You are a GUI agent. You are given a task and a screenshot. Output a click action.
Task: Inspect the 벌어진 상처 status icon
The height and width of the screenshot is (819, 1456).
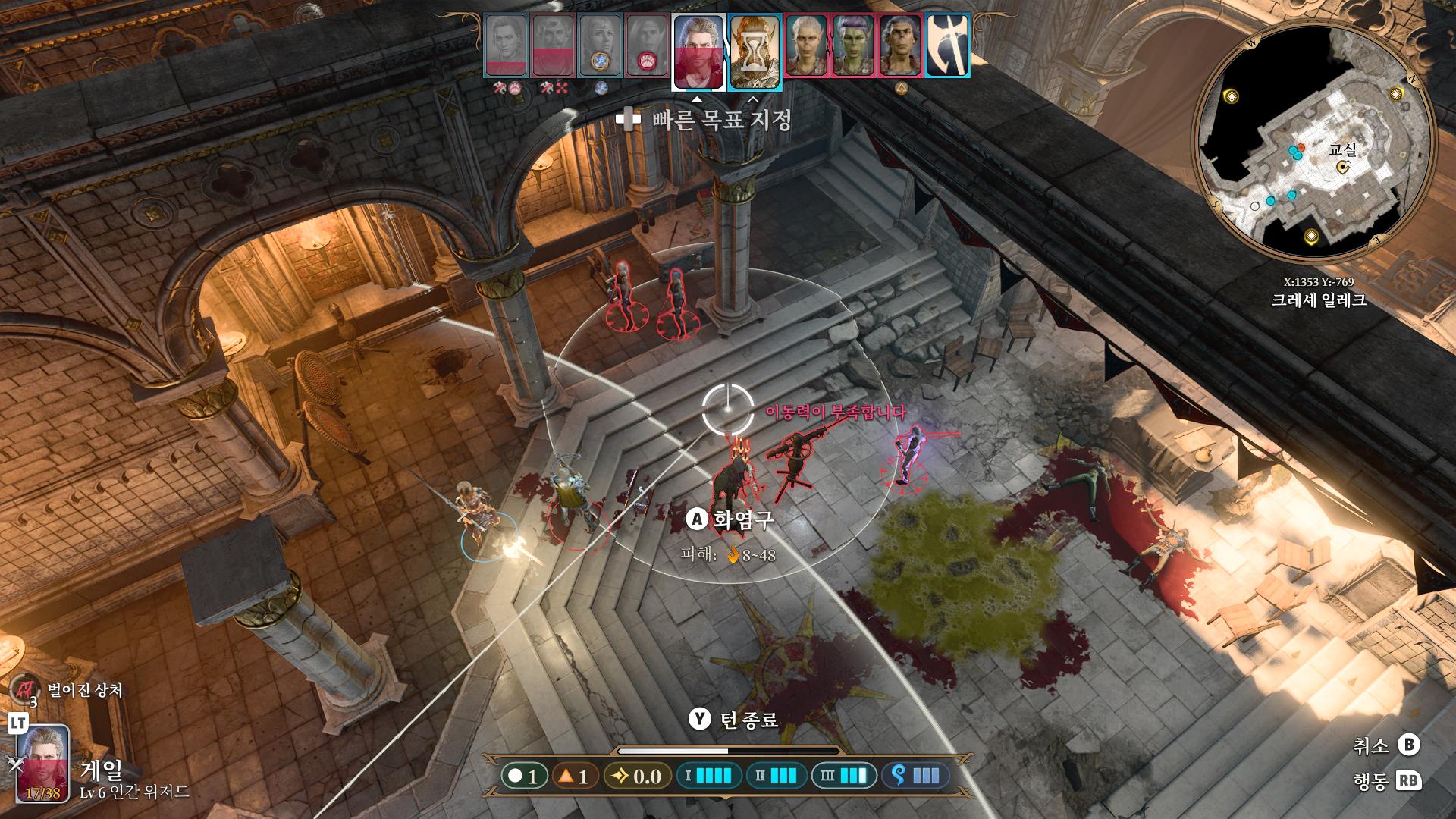coord(24,689)
